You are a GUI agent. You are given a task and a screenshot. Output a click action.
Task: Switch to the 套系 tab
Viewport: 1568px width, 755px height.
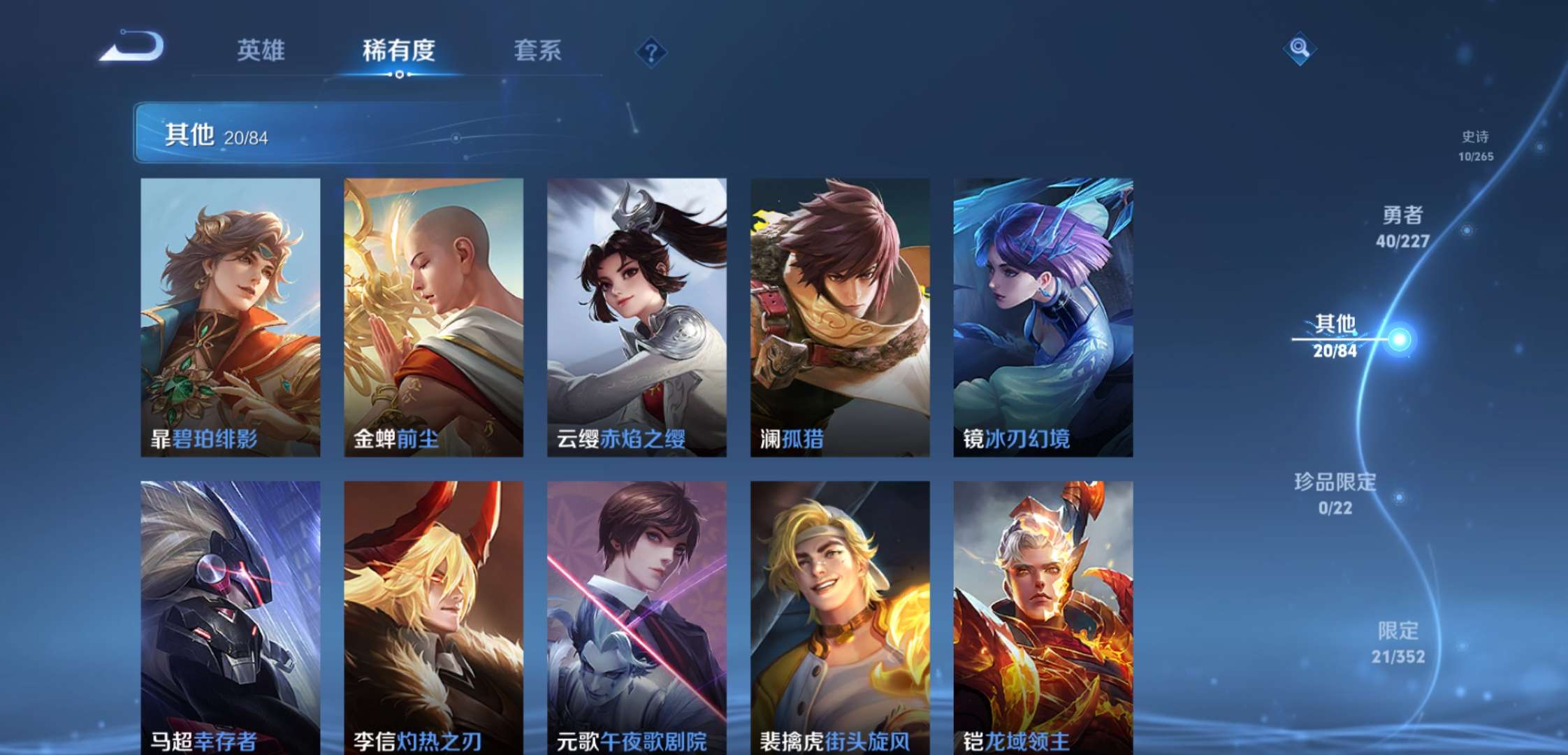(538, 51)
